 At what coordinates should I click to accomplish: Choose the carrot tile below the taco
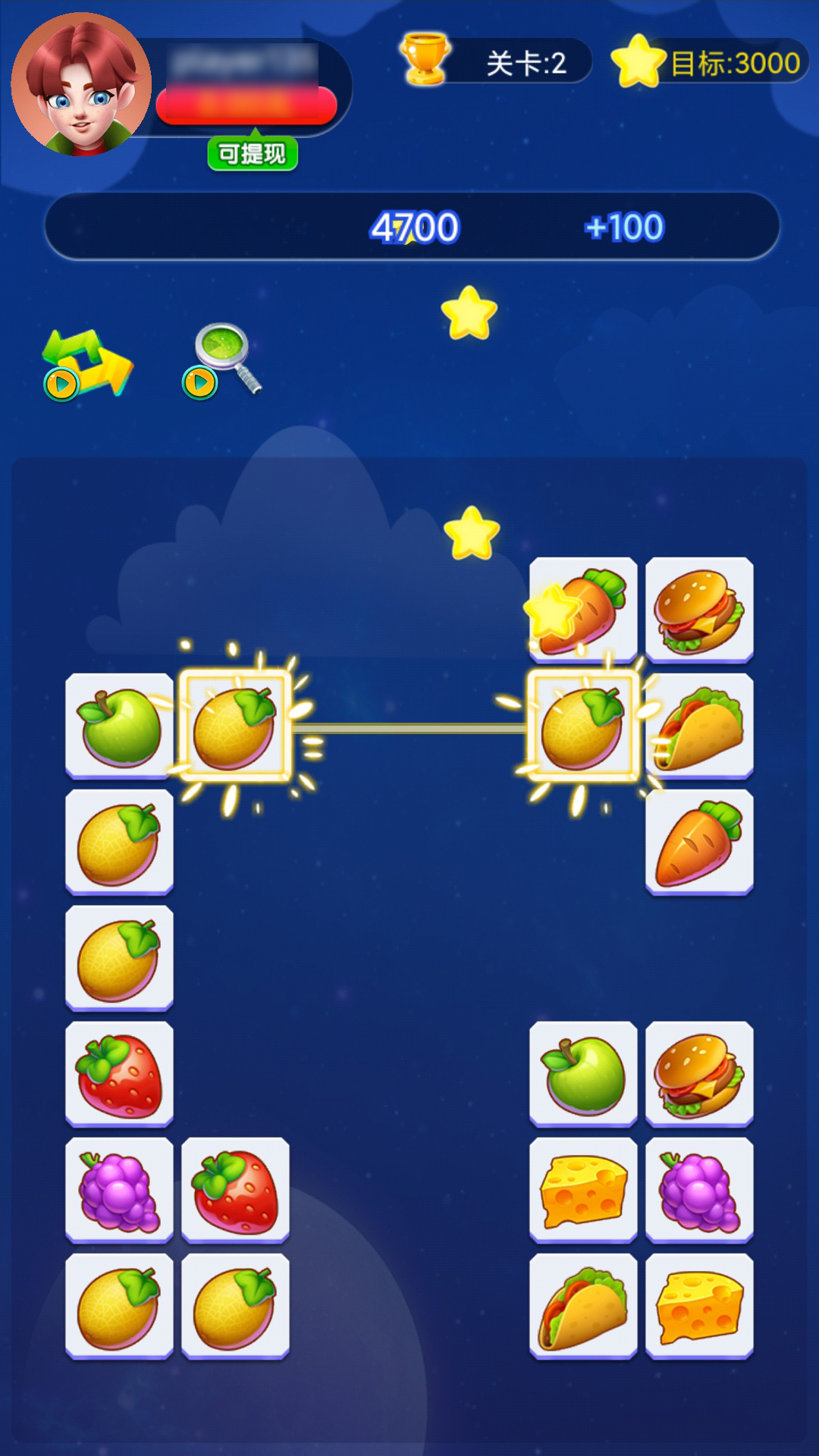click(x=699, y=843)
